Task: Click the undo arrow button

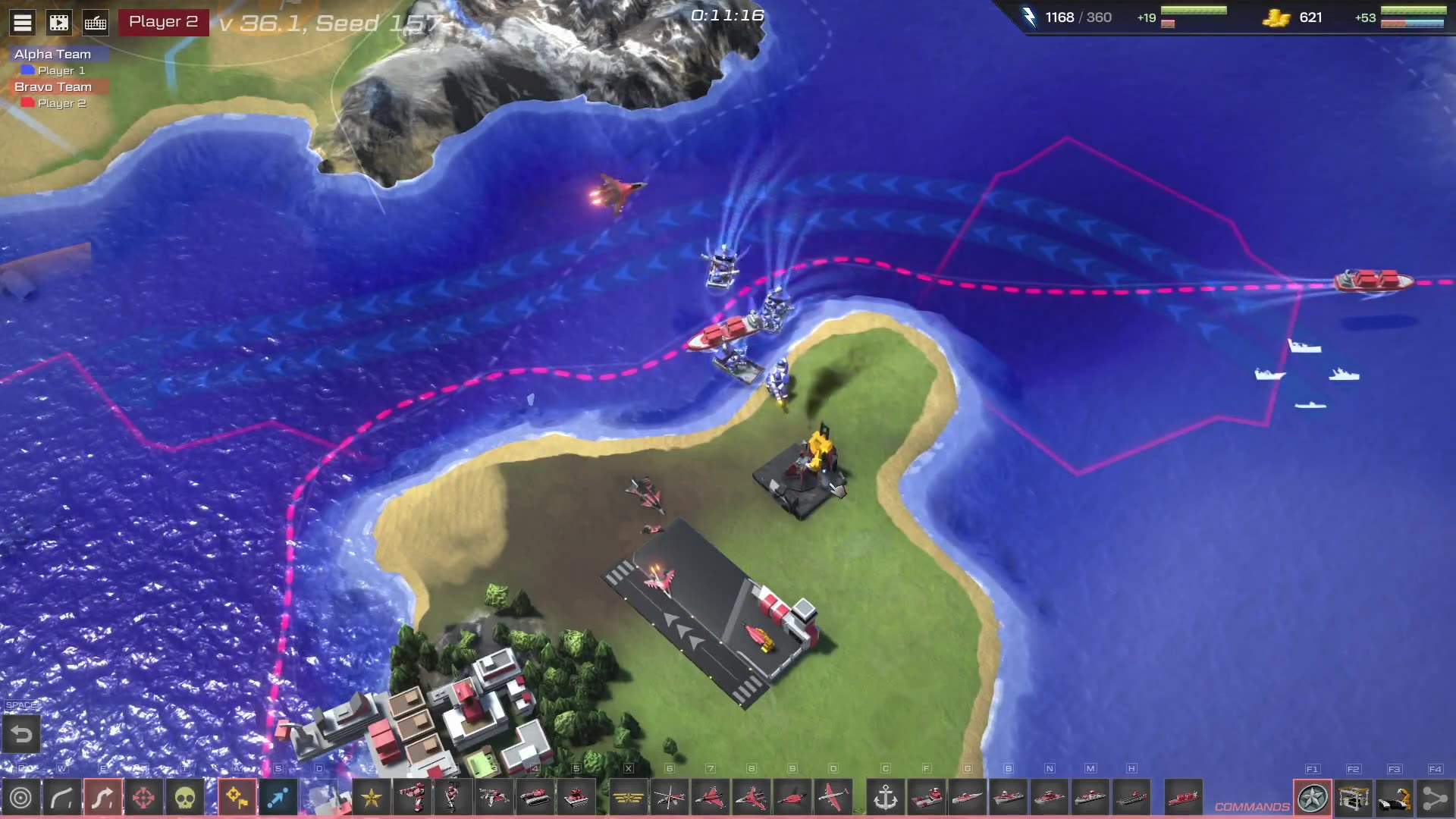Action: (21, 734)
